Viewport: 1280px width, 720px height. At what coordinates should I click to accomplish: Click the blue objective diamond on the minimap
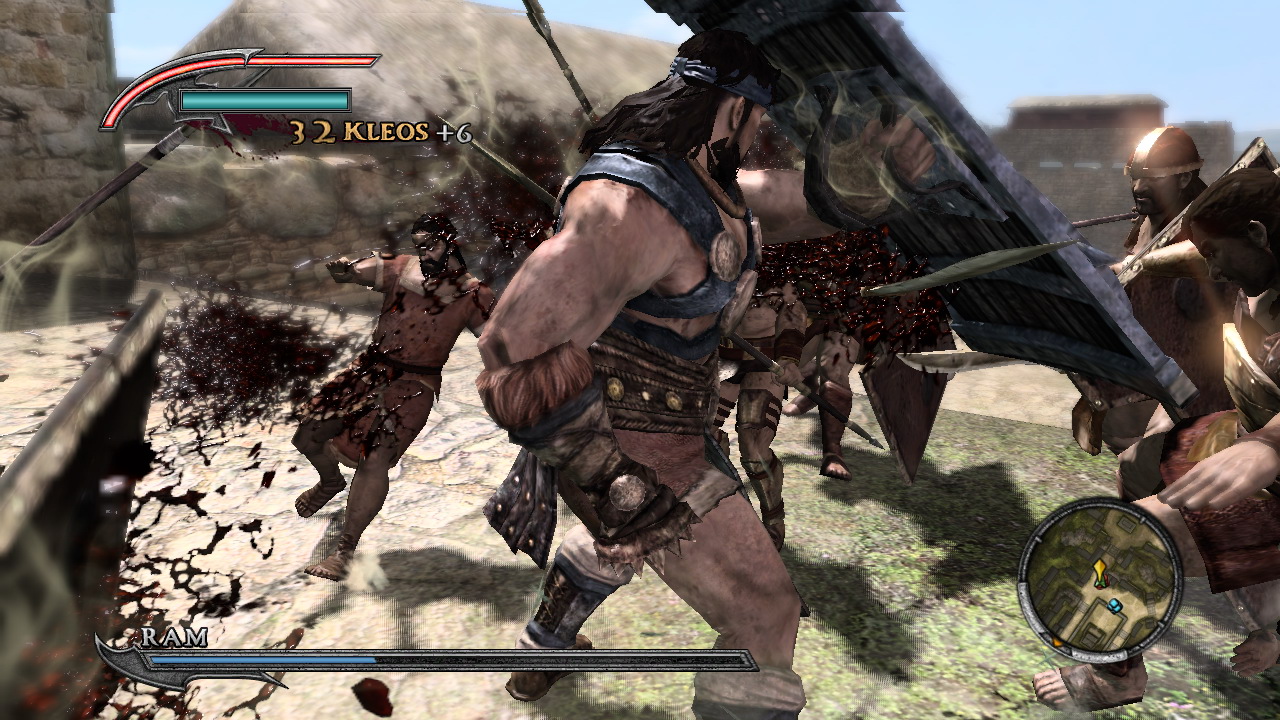click(1114, 604)
